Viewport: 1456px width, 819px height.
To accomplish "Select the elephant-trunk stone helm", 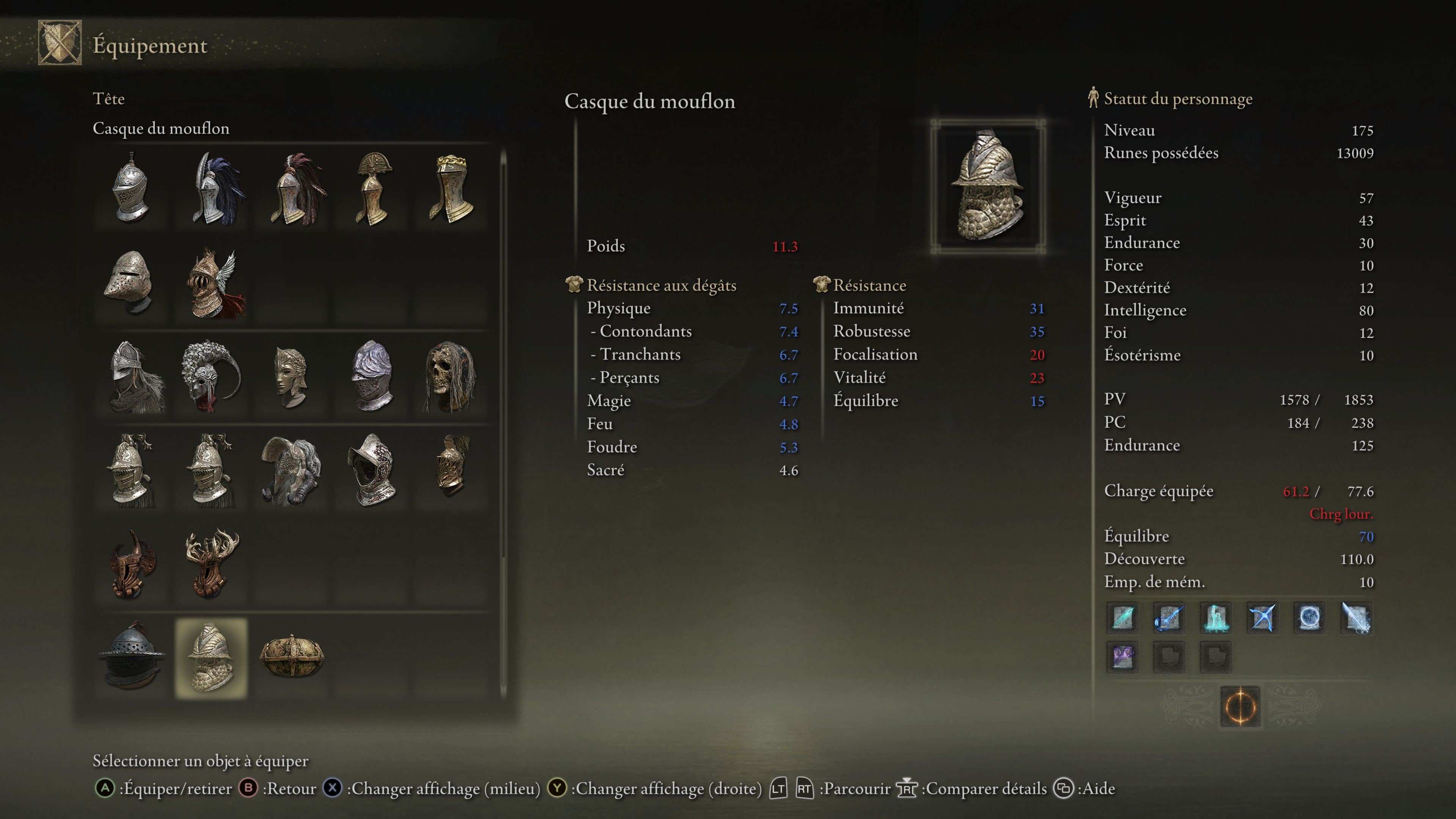I will point(291,470).
